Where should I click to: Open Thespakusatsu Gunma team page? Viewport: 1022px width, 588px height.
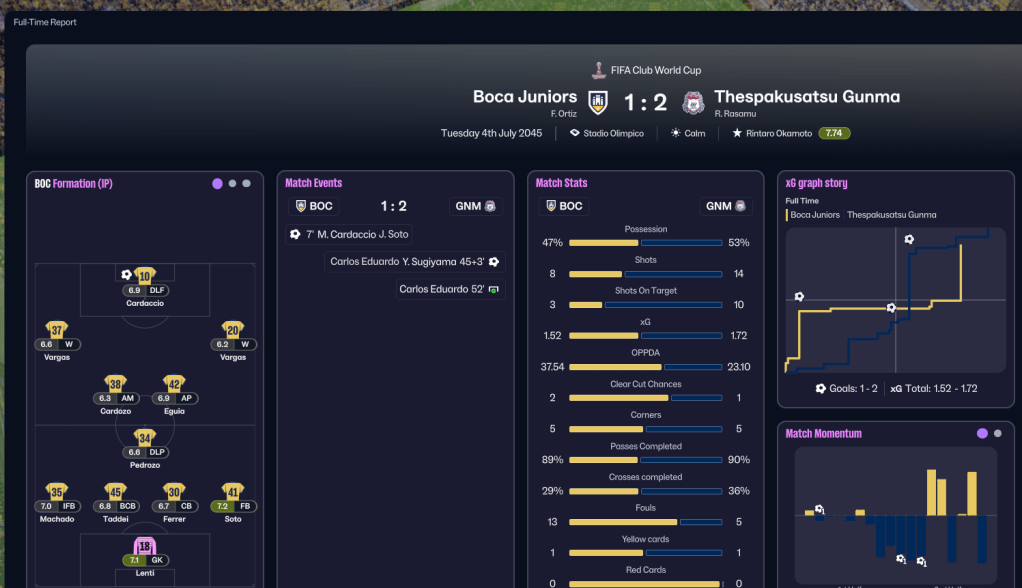(x=806, y=97)
